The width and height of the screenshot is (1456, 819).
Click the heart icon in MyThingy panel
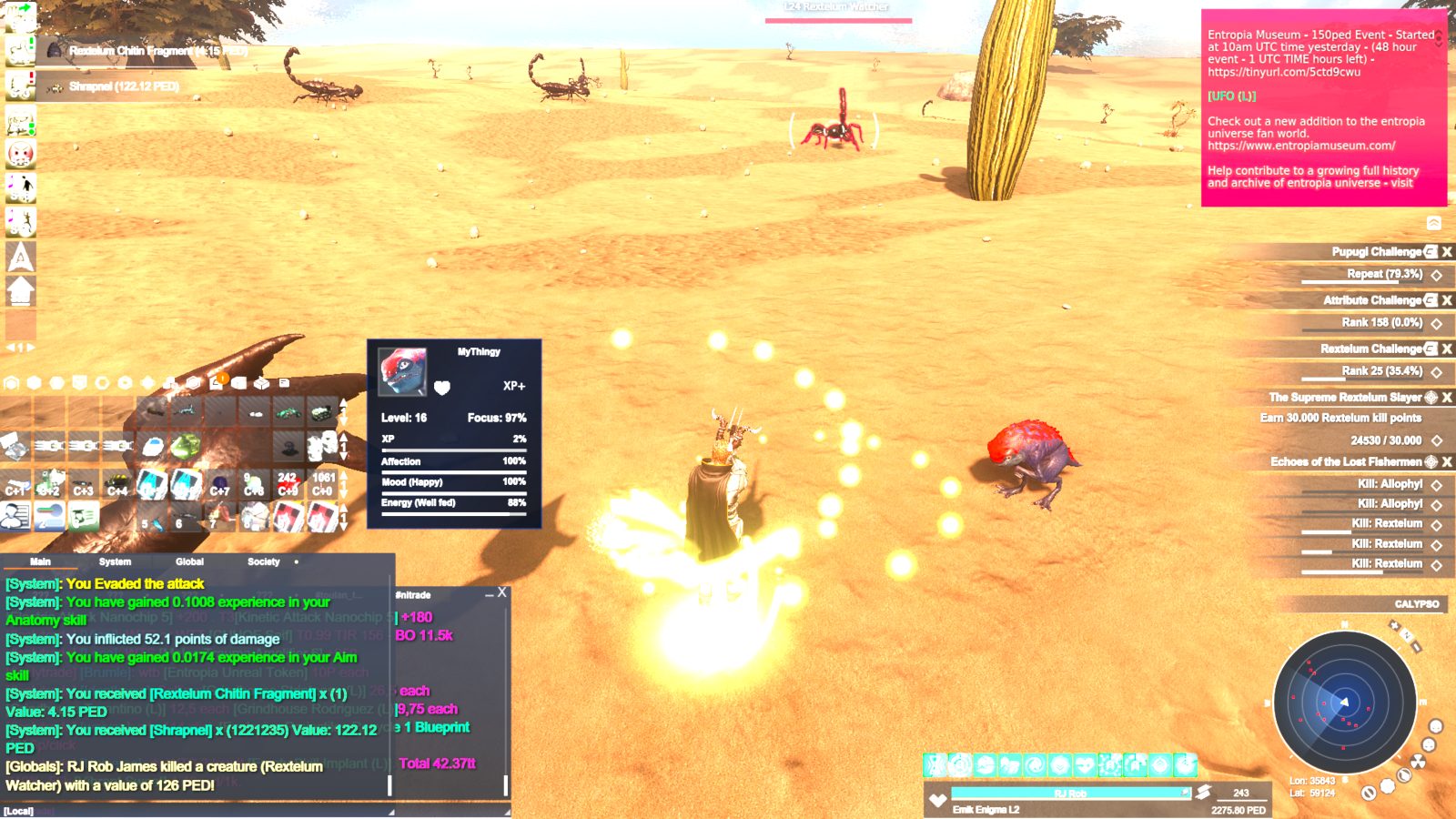tap(442, 388)
